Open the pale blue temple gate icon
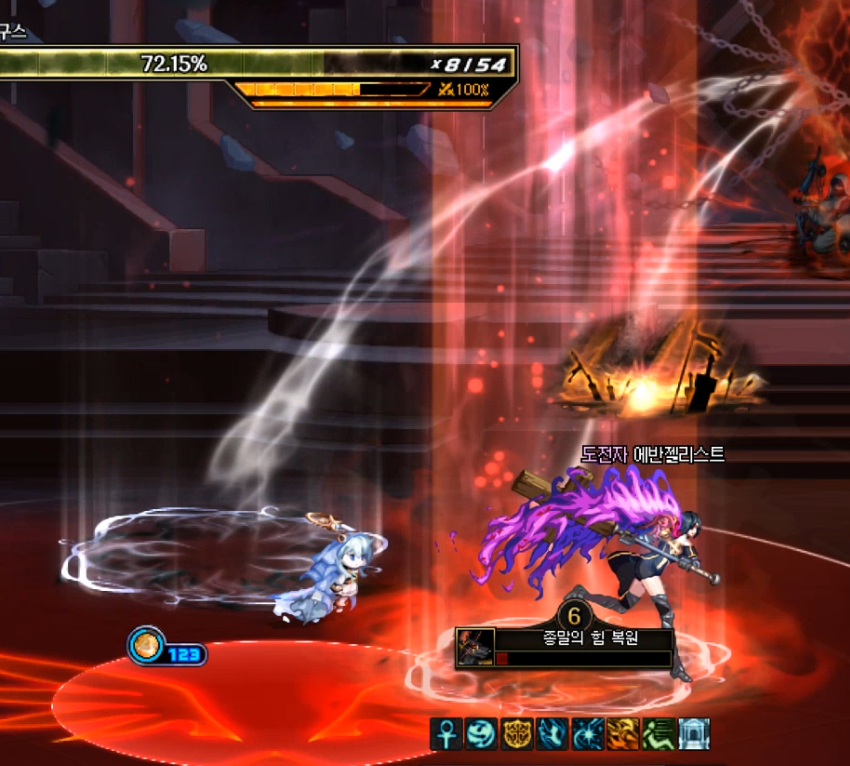The width and height of the screenshot is (850, 766). pyautogui.click(x=692, y=734)
